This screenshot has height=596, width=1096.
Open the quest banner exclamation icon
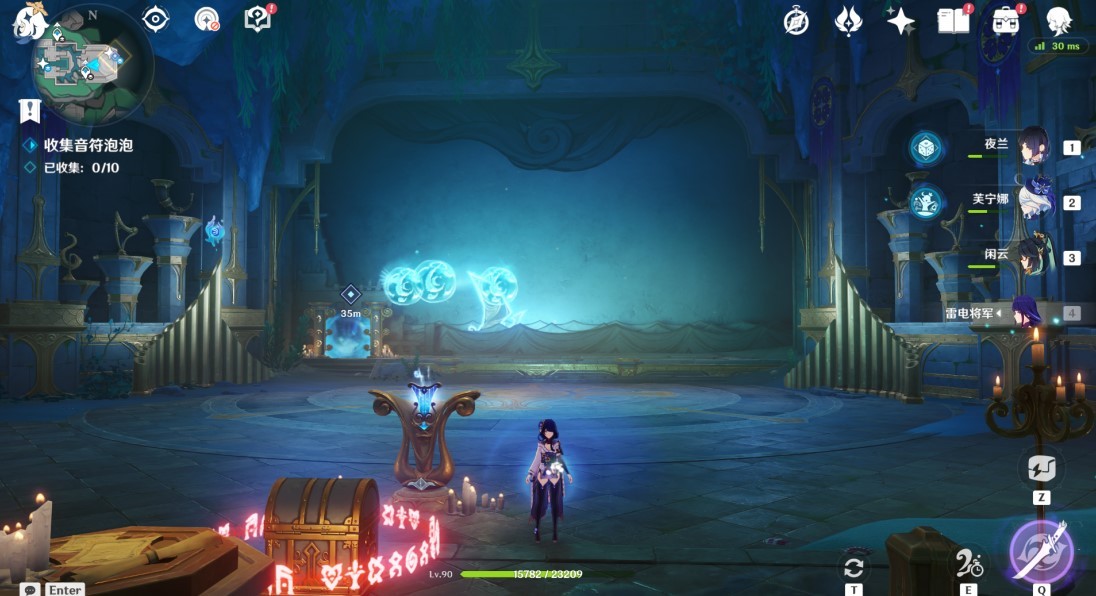coord(29,110)
